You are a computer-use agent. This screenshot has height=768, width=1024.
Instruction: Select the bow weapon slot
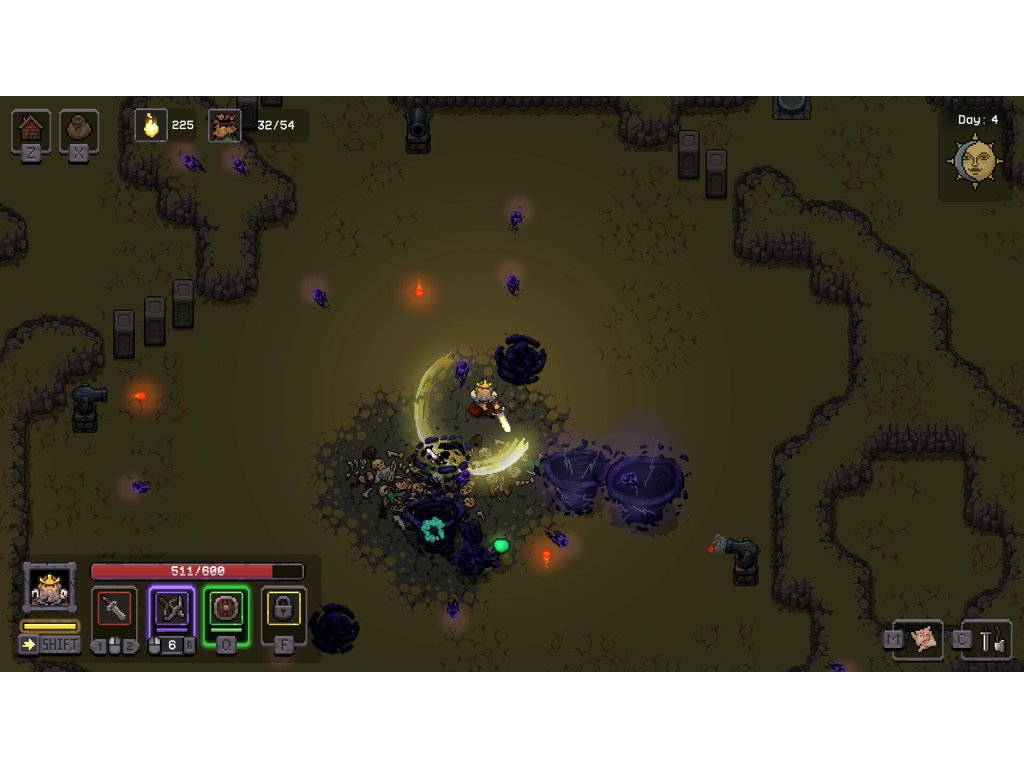[171, 608]
